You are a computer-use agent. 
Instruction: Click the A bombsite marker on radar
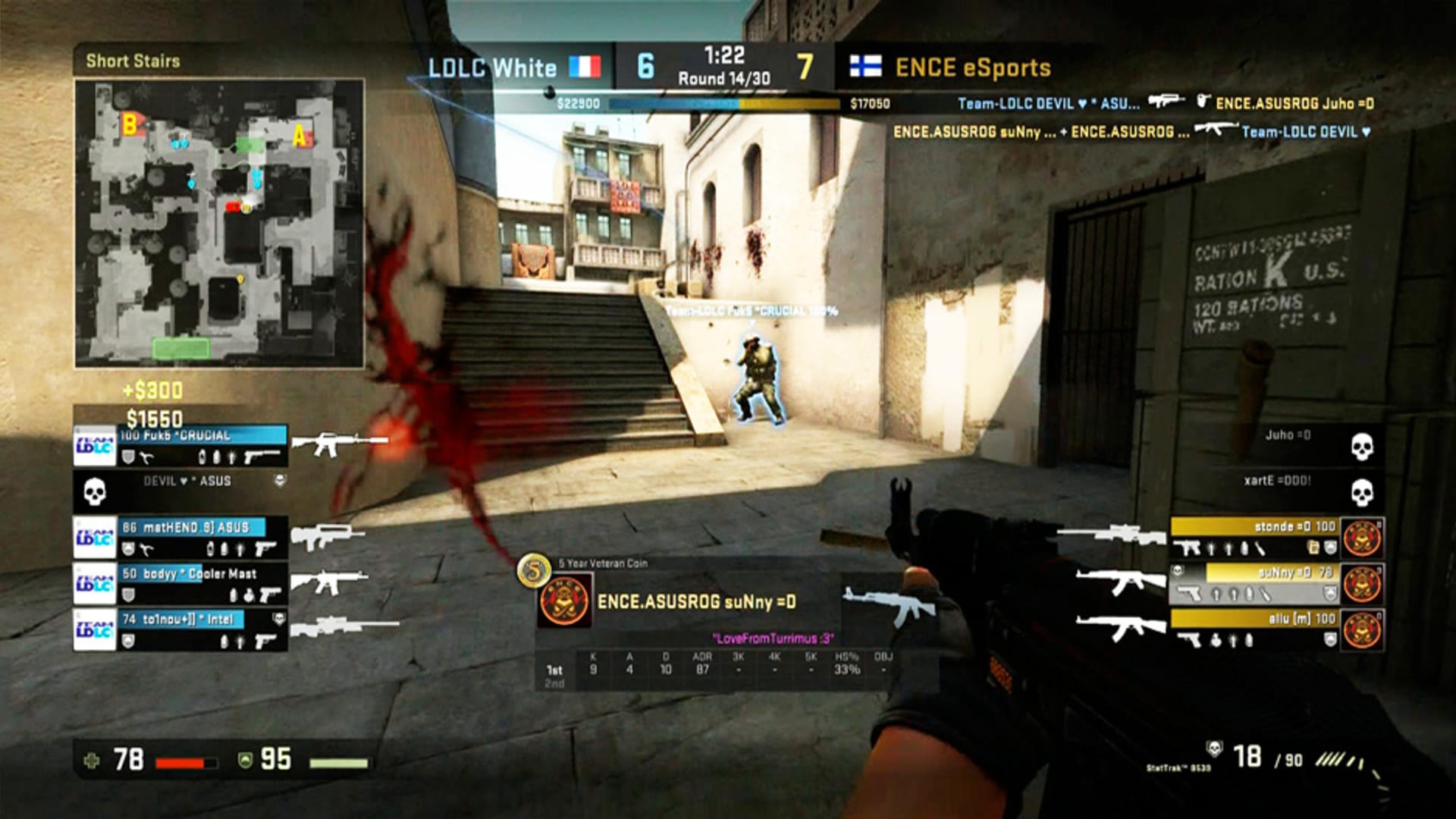(300, 136)
